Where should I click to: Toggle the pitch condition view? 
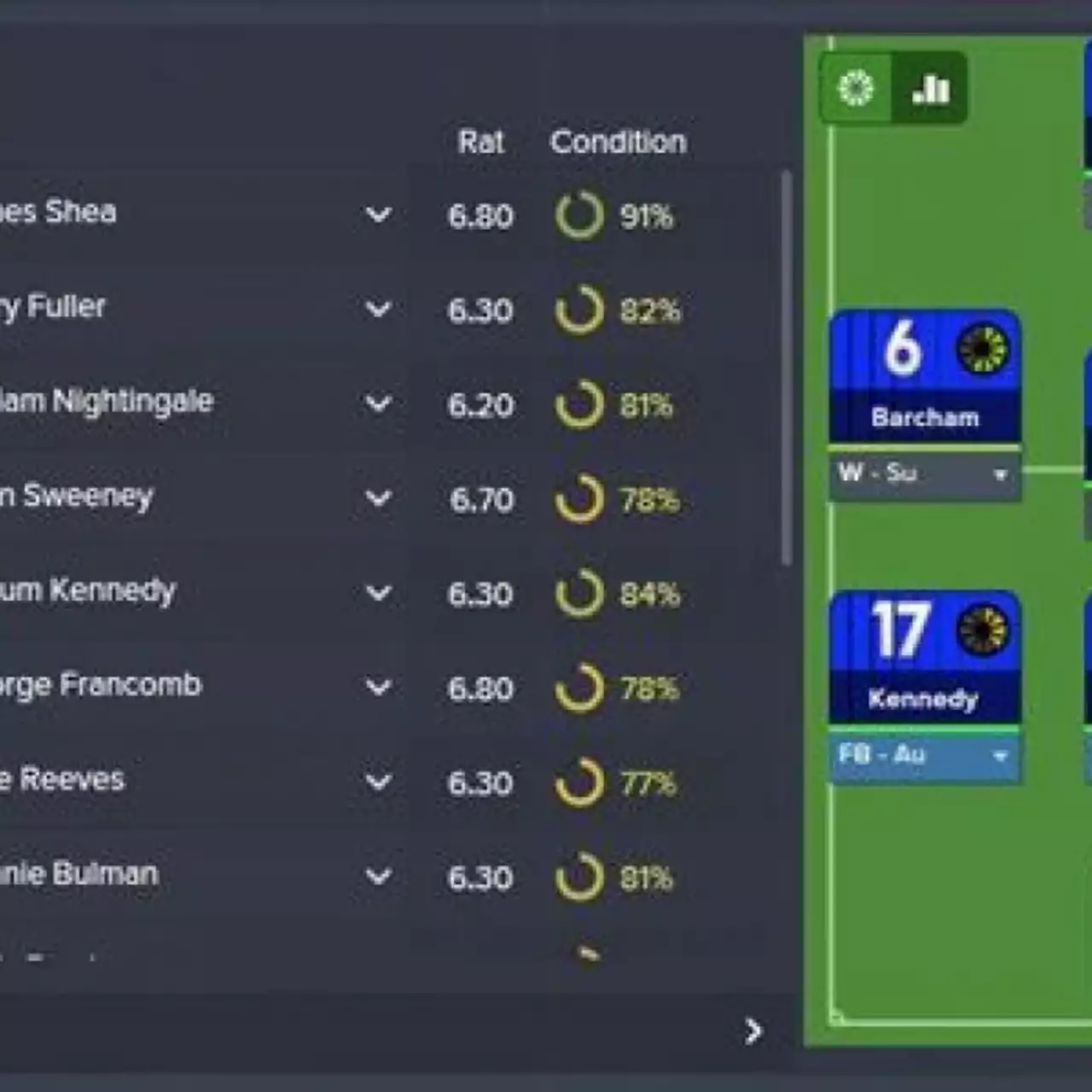pos(855,88)
